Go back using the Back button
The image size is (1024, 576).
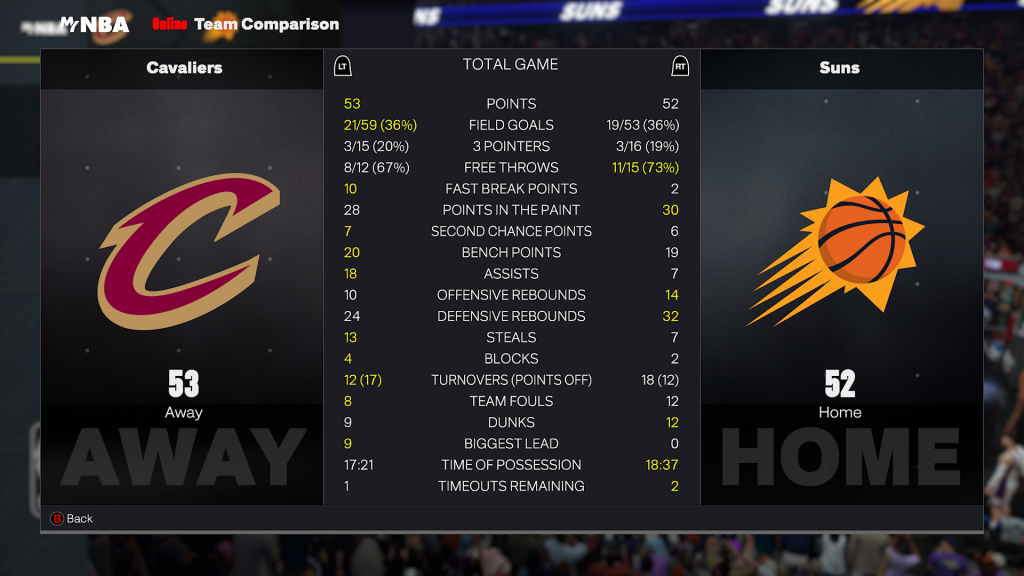72,518
